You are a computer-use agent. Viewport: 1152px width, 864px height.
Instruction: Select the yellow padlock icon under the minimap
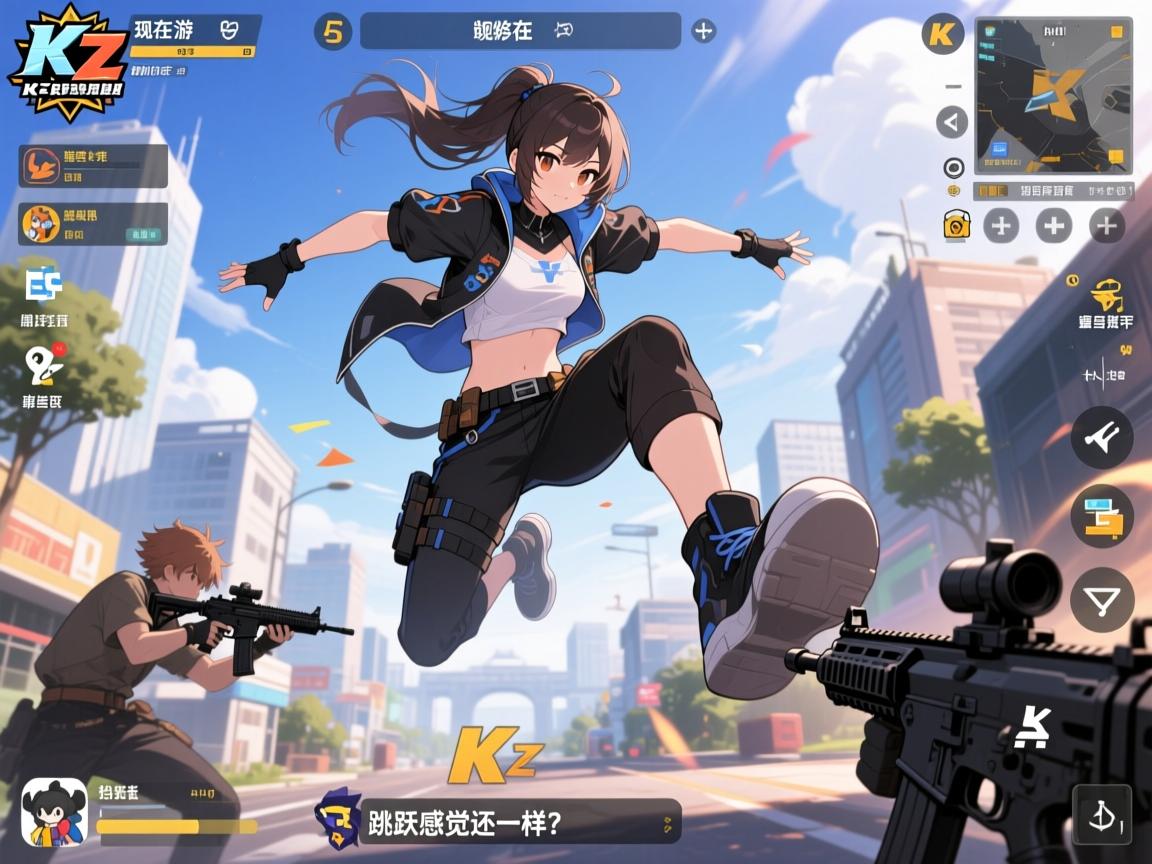click(x=958, y=225)
